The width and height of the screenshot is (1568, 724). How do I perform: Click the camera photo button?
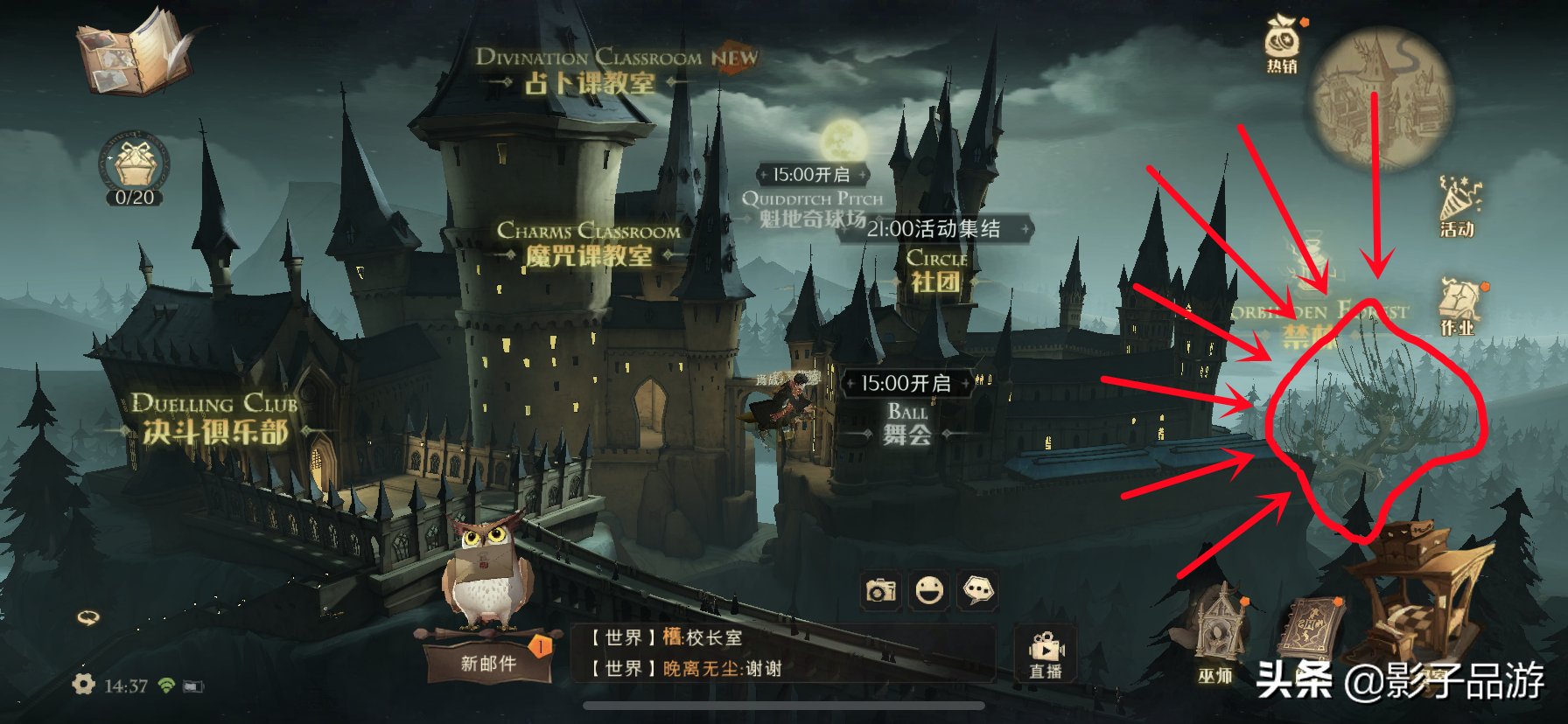pyautogui.click(x=880, y=591)
